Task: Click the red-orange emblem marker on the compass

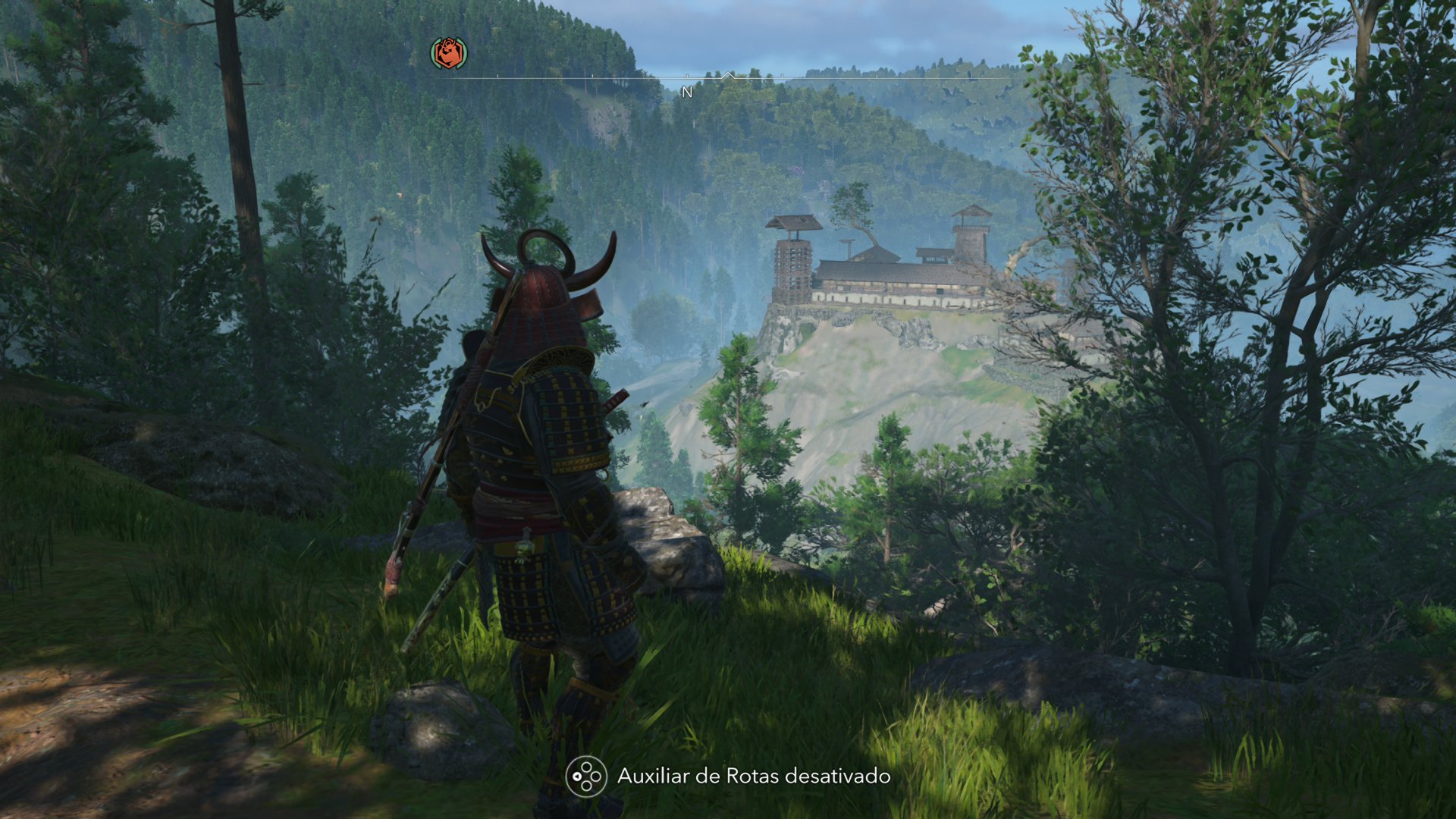Action: coord(449,53)
